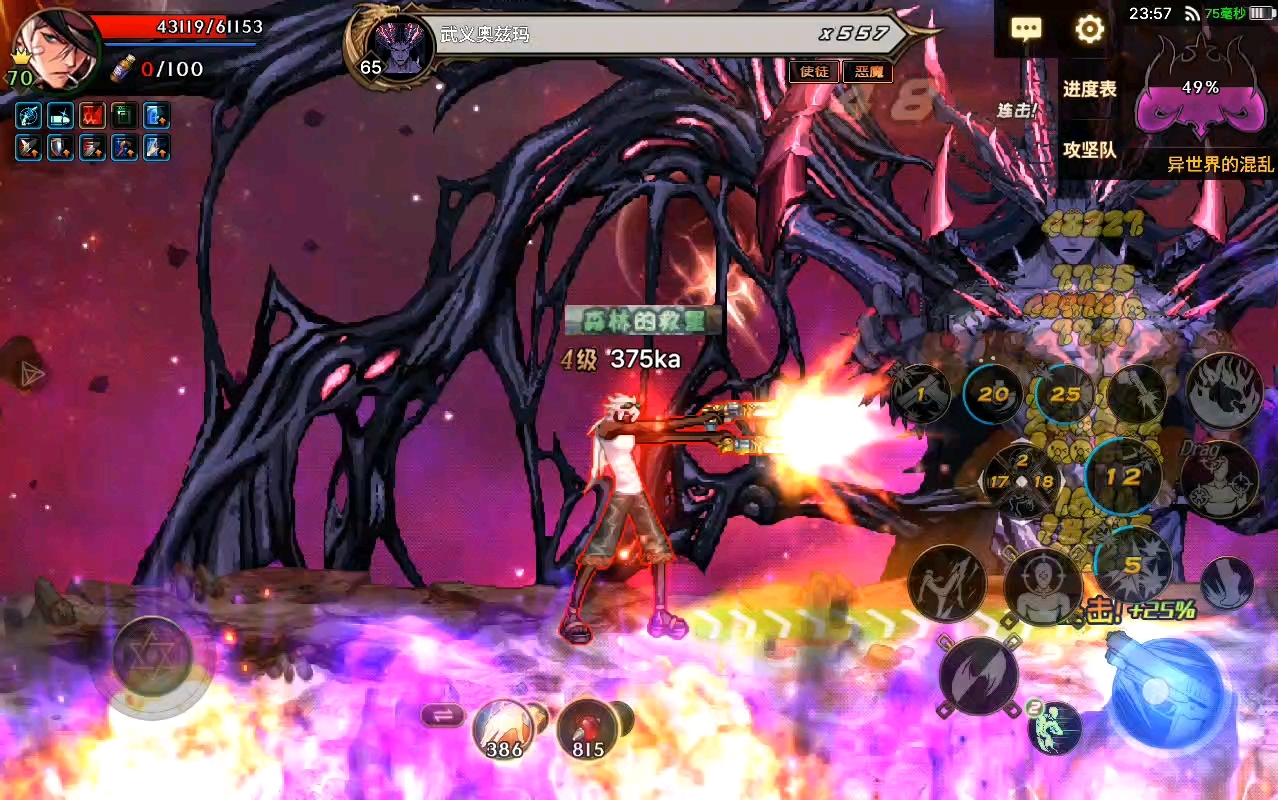Tap the hexagram virtual joystick
The image size is (1278, 800).
point(153,658)
